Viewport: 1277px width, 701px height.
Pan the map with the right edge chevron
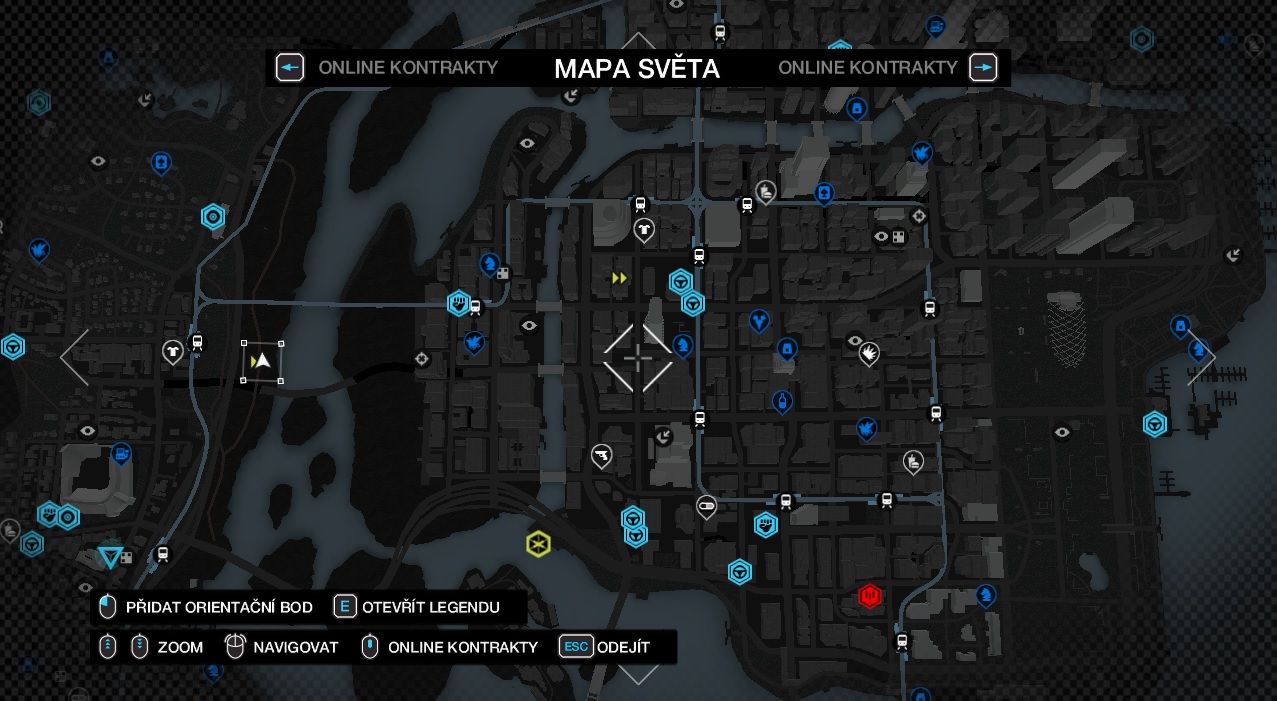1201,357
